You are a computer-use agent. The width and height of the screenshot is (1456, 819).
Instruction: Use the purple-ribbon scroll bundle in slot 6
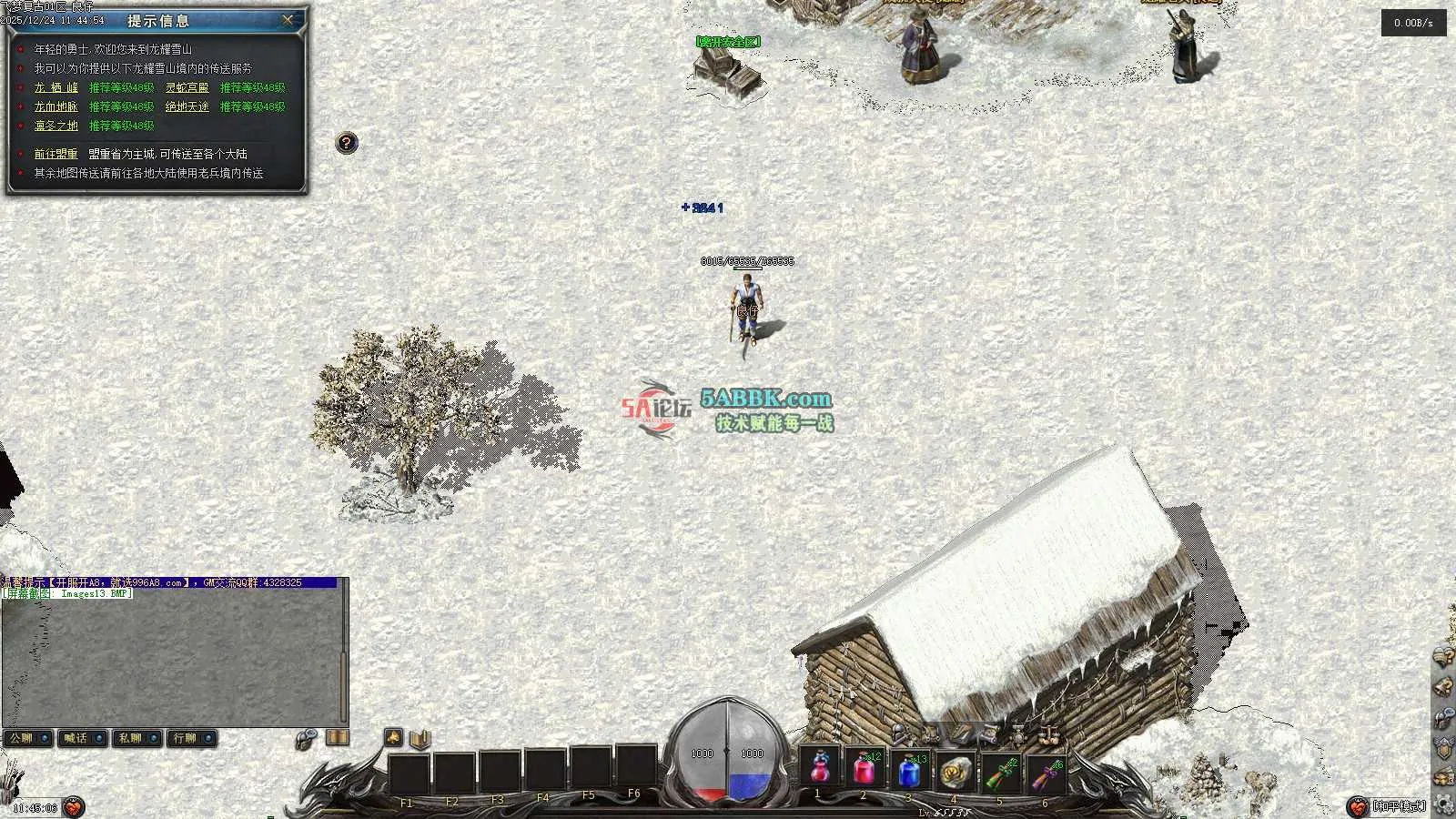(1046, 773)
